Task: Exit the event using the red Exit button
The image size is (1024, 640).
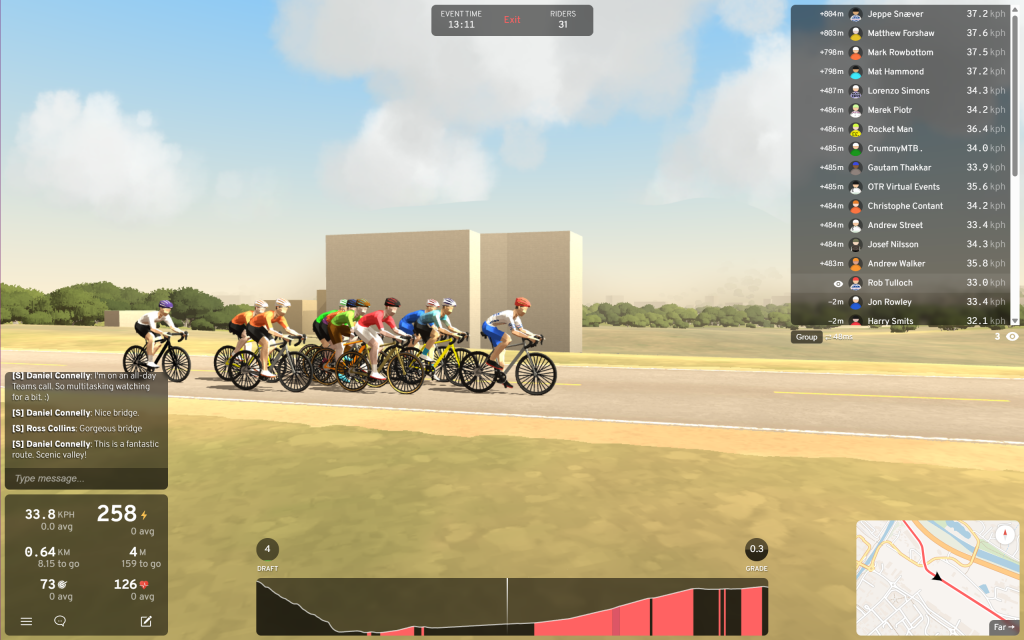Action: click(x=512, y=20)
